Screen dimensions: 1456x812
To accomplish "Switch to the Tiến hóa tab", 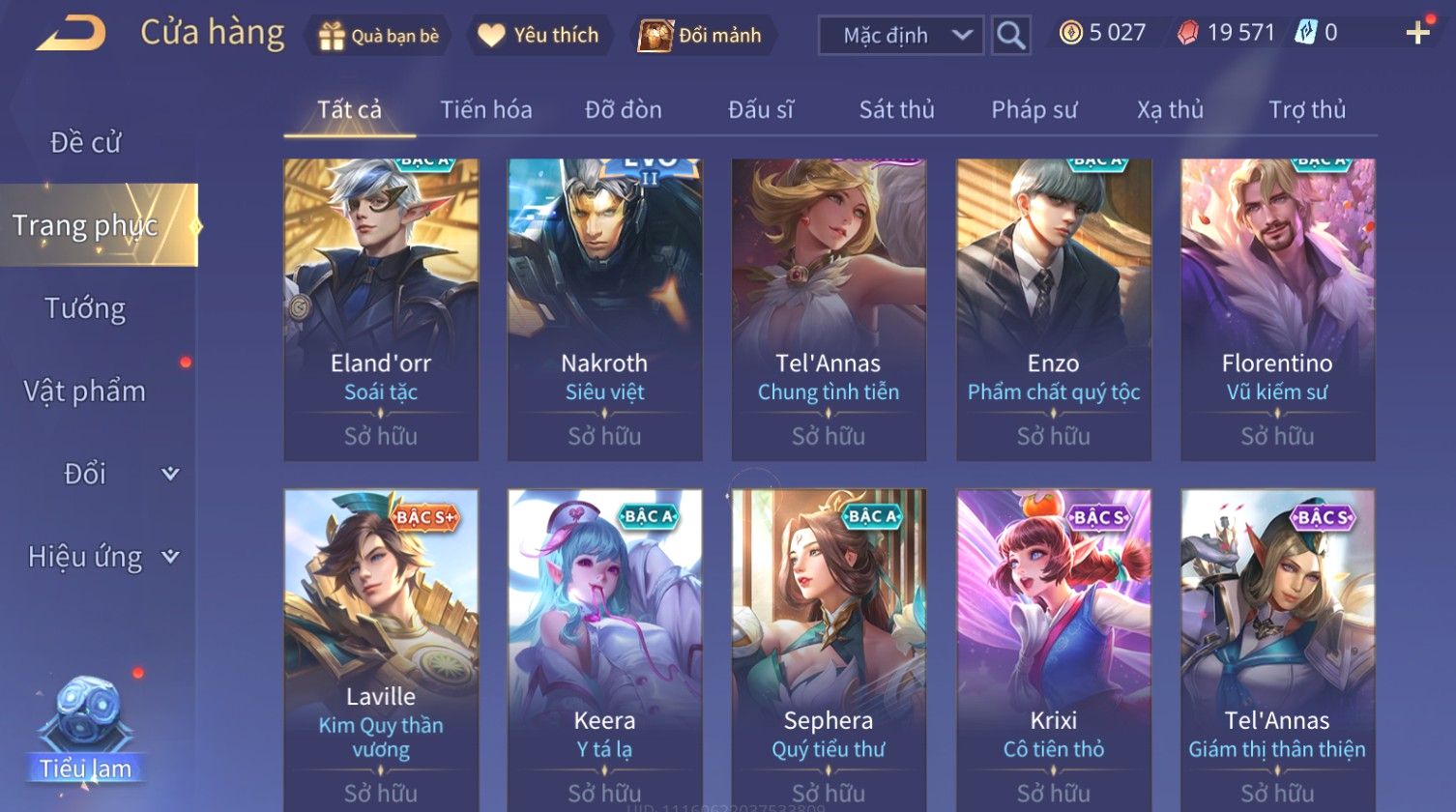I will pos(486,110).
